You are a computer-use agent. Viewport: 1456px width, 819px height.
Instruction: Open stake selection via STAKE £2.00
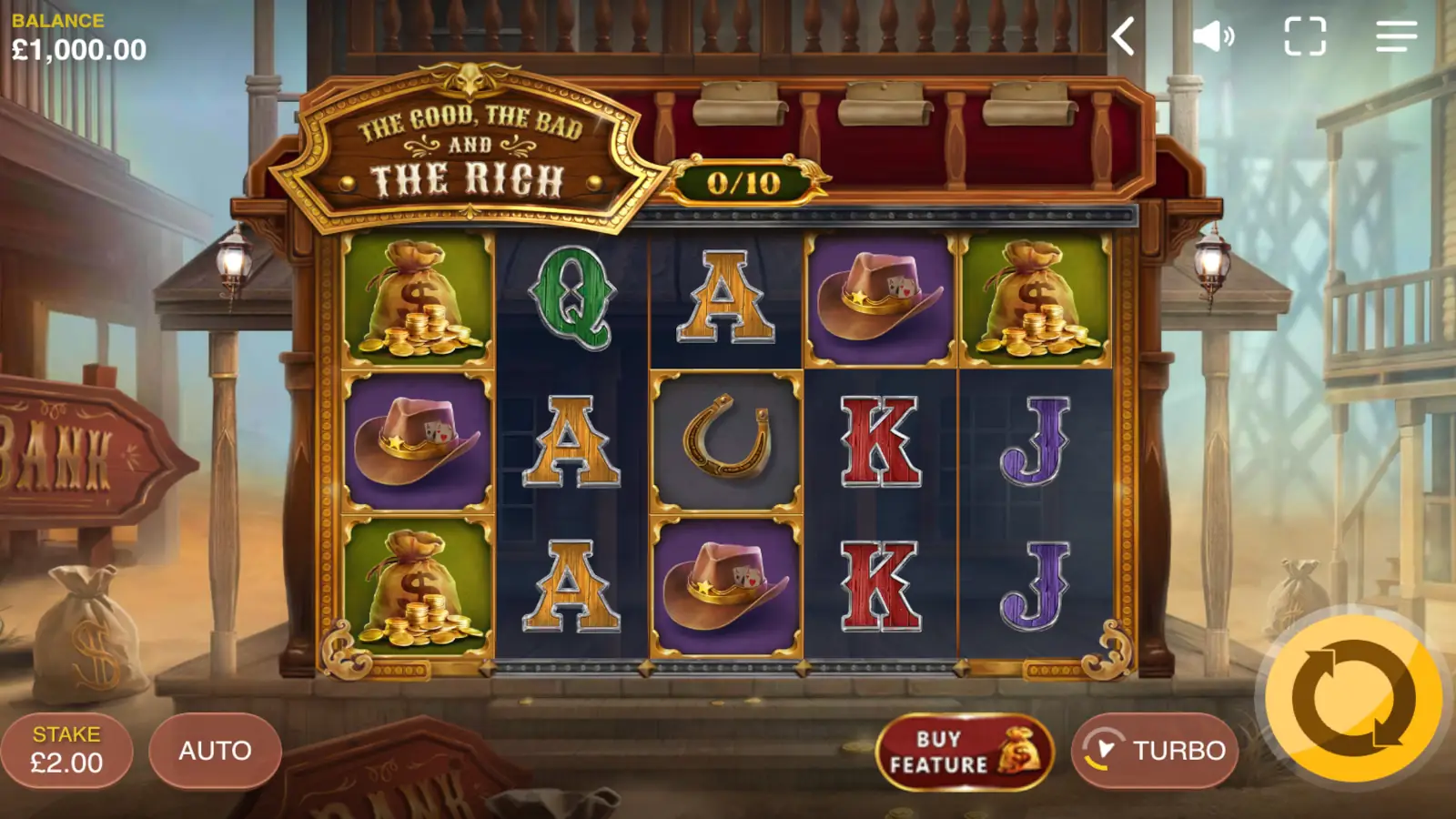click(67, 750)
